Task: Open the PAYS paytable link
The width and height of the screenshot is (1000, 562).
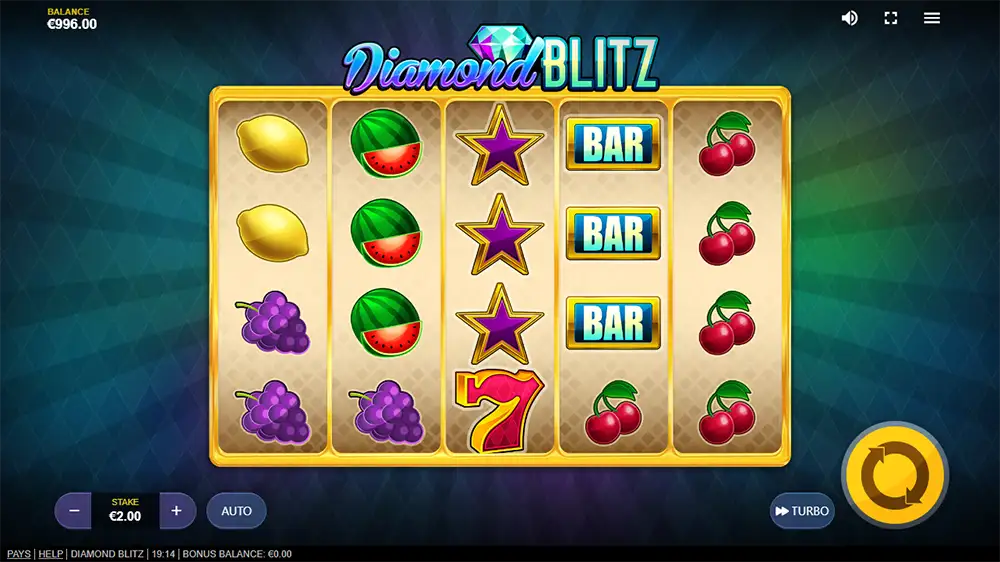Action: click(x=18, y=554)
